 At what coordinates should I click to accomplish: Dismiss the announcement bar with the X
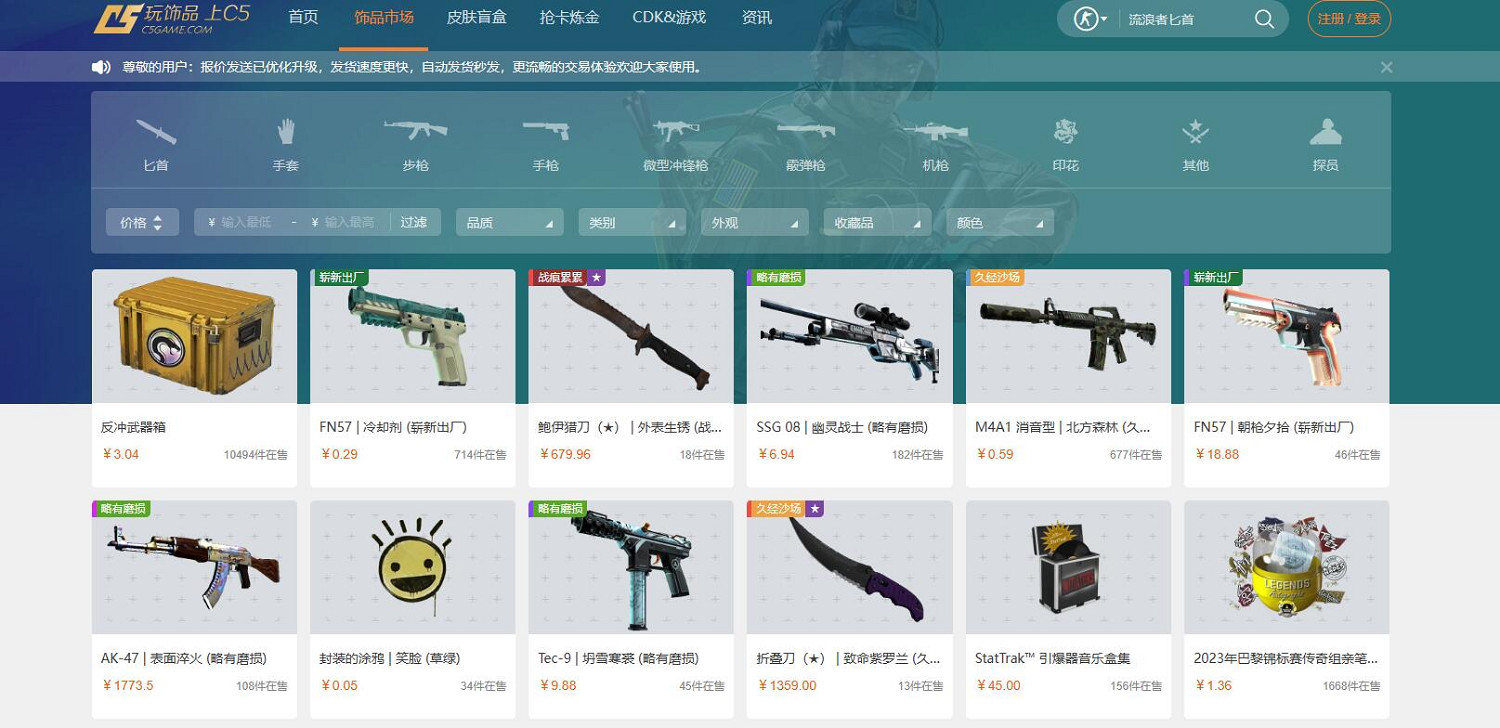1386,67
